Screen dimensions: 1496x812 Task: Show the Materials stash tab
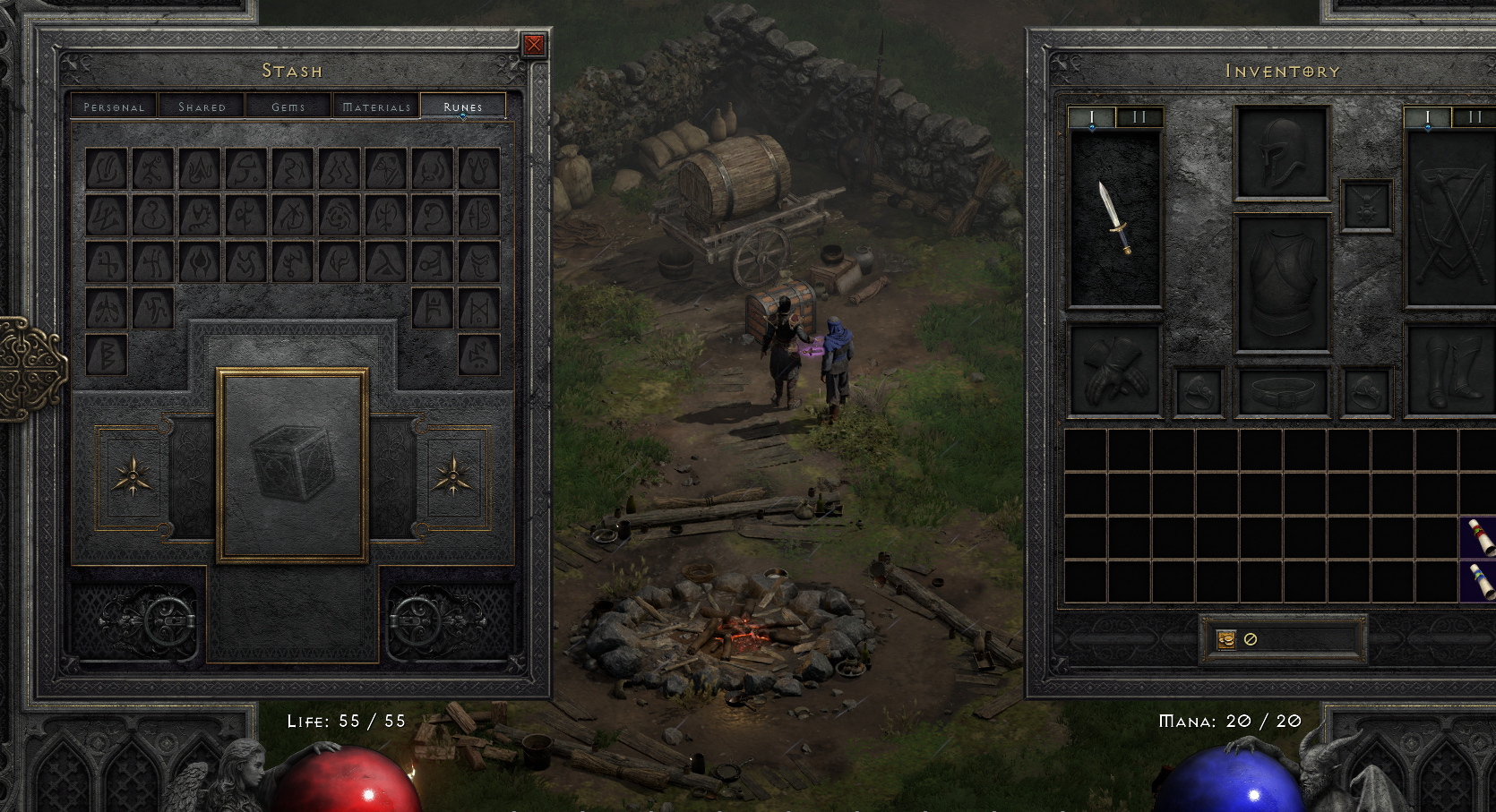click(376, 107)
